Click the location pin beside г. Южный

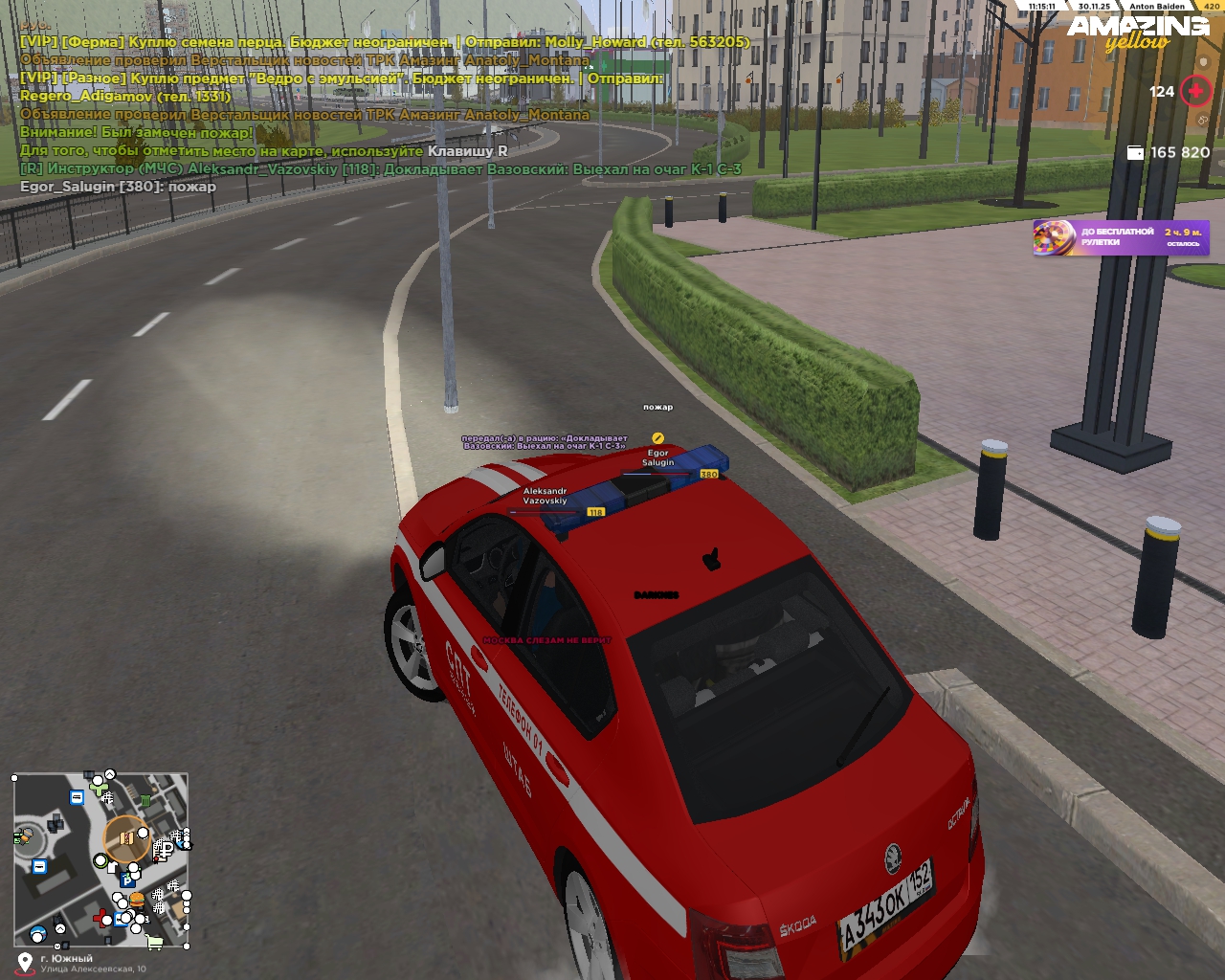click(x=25, y=962)
